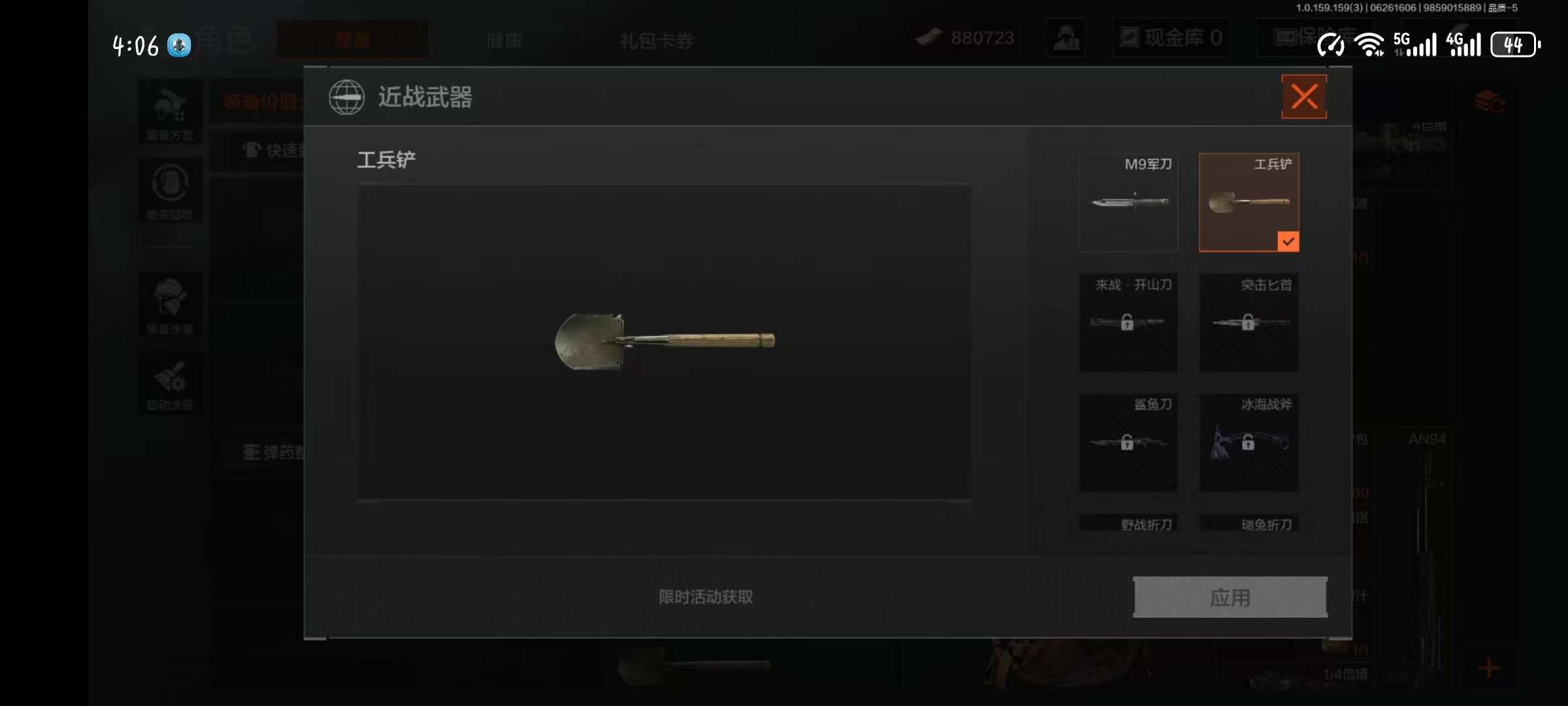Select the 野战折刀 weapon tile

point(1128,524)
